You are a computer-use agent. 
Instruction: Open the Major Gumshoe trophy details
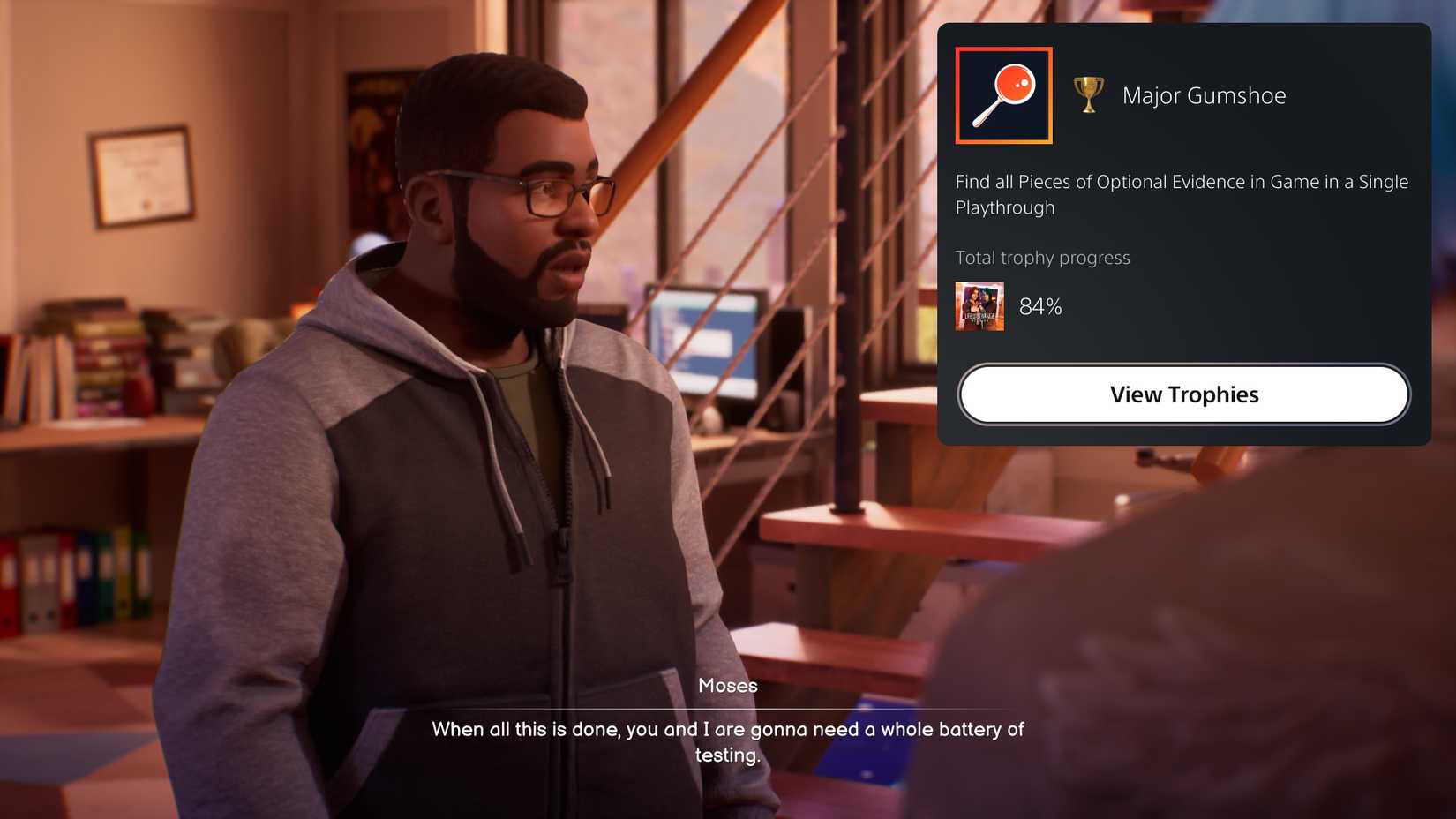click(1184, 394)
